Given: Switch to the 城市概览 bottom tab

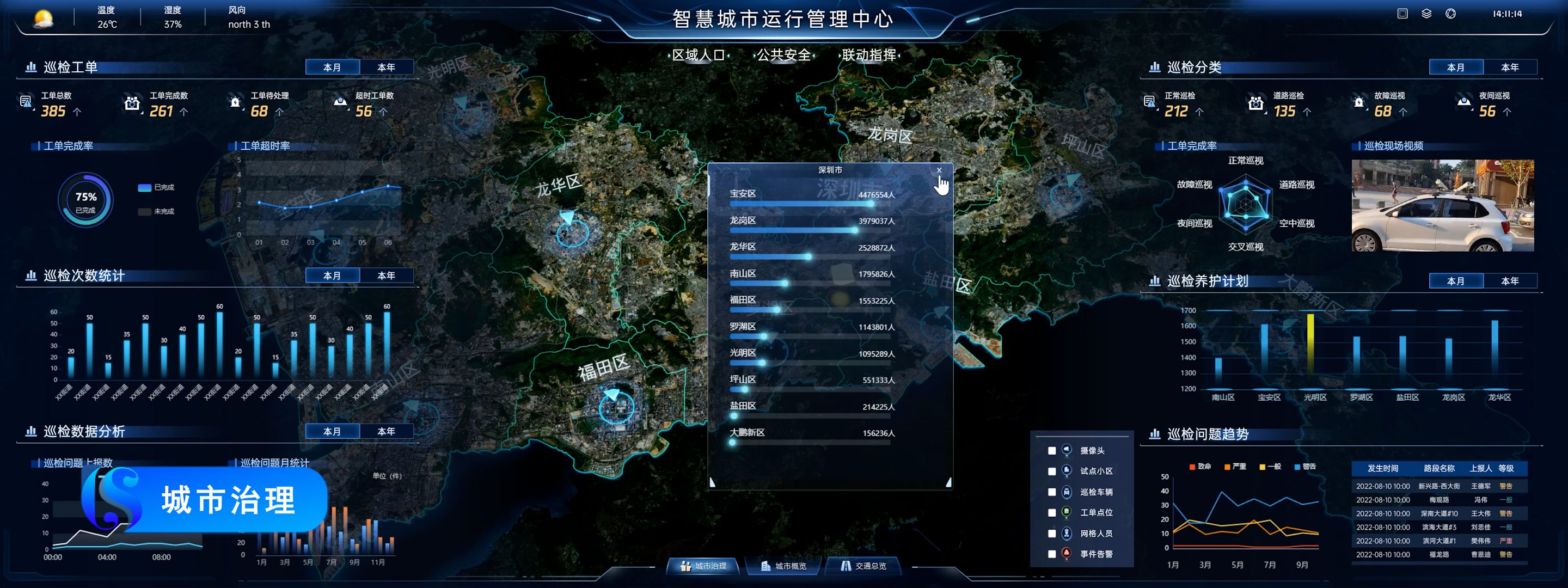Looking at the screenshot, I should point(784,566).
